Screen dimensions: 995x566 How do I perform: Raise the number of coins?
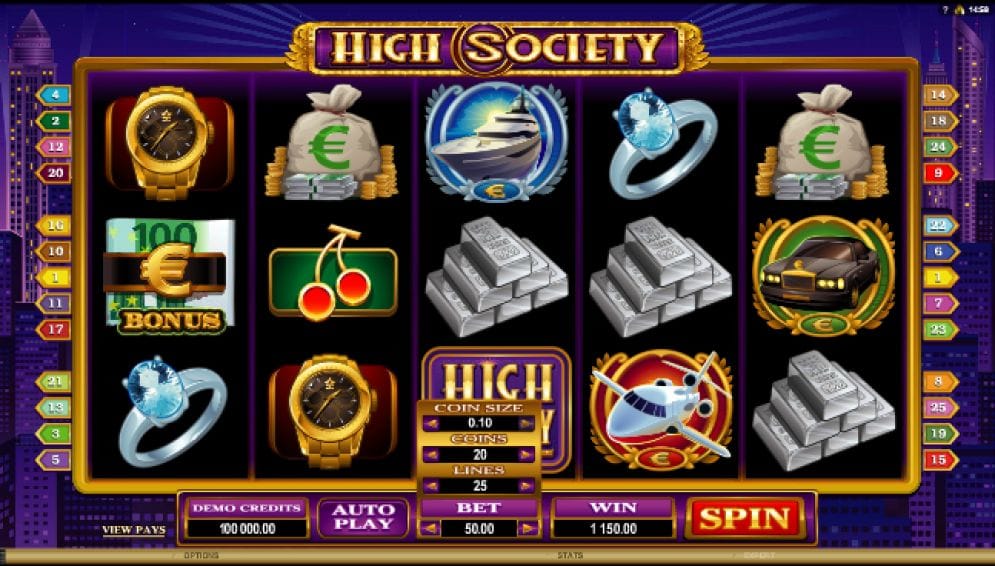(x=527, y=455)
